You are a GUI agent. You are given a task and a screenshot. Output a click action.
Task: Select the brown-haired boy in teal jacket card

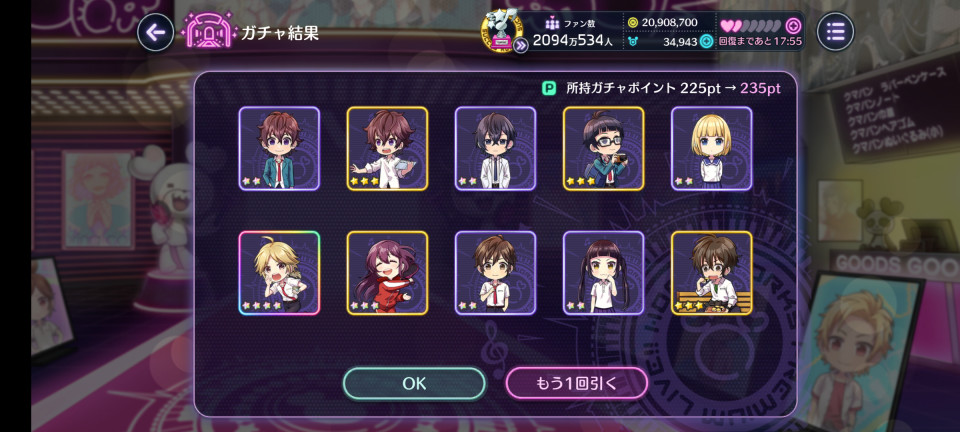point(279,148)
